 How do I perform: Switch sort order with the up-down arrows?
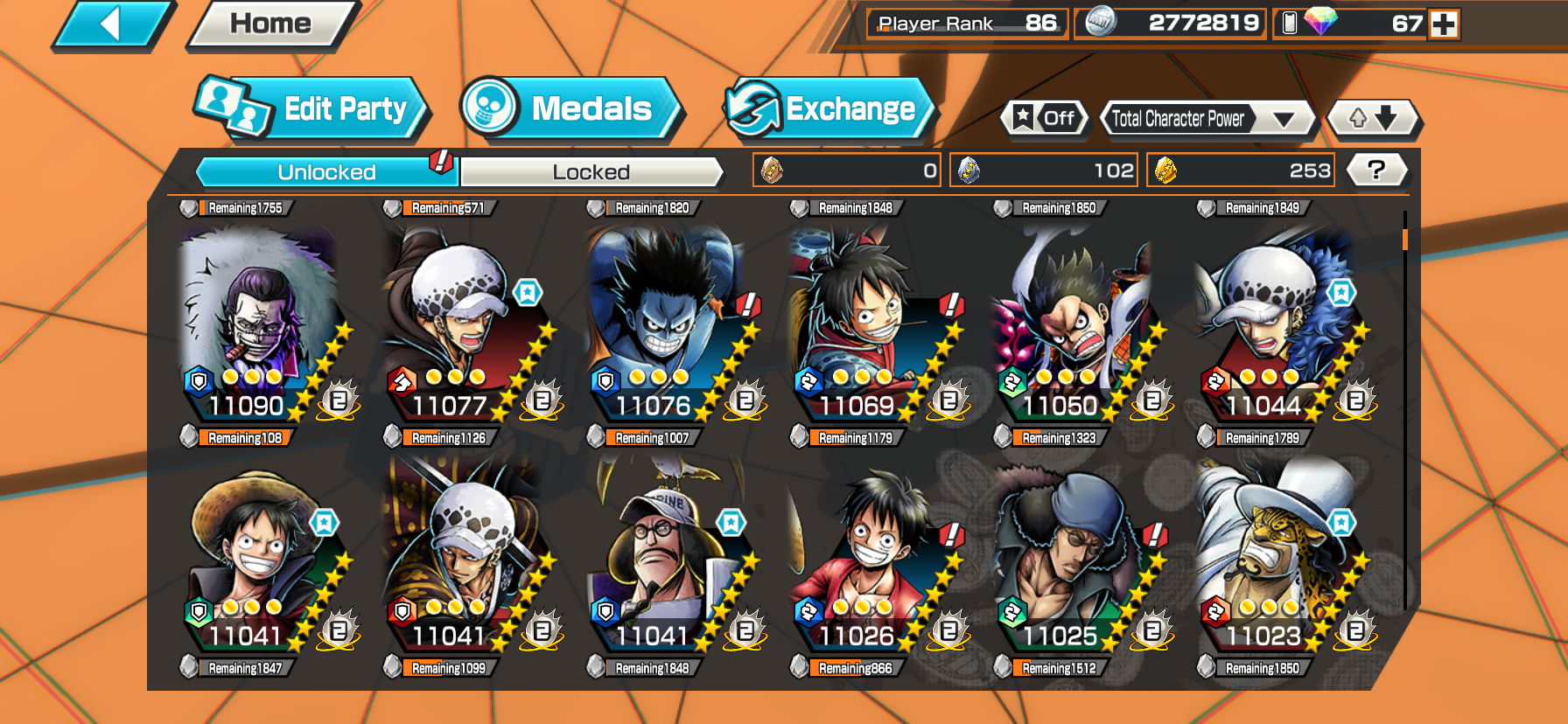[x=1373, y=118]
